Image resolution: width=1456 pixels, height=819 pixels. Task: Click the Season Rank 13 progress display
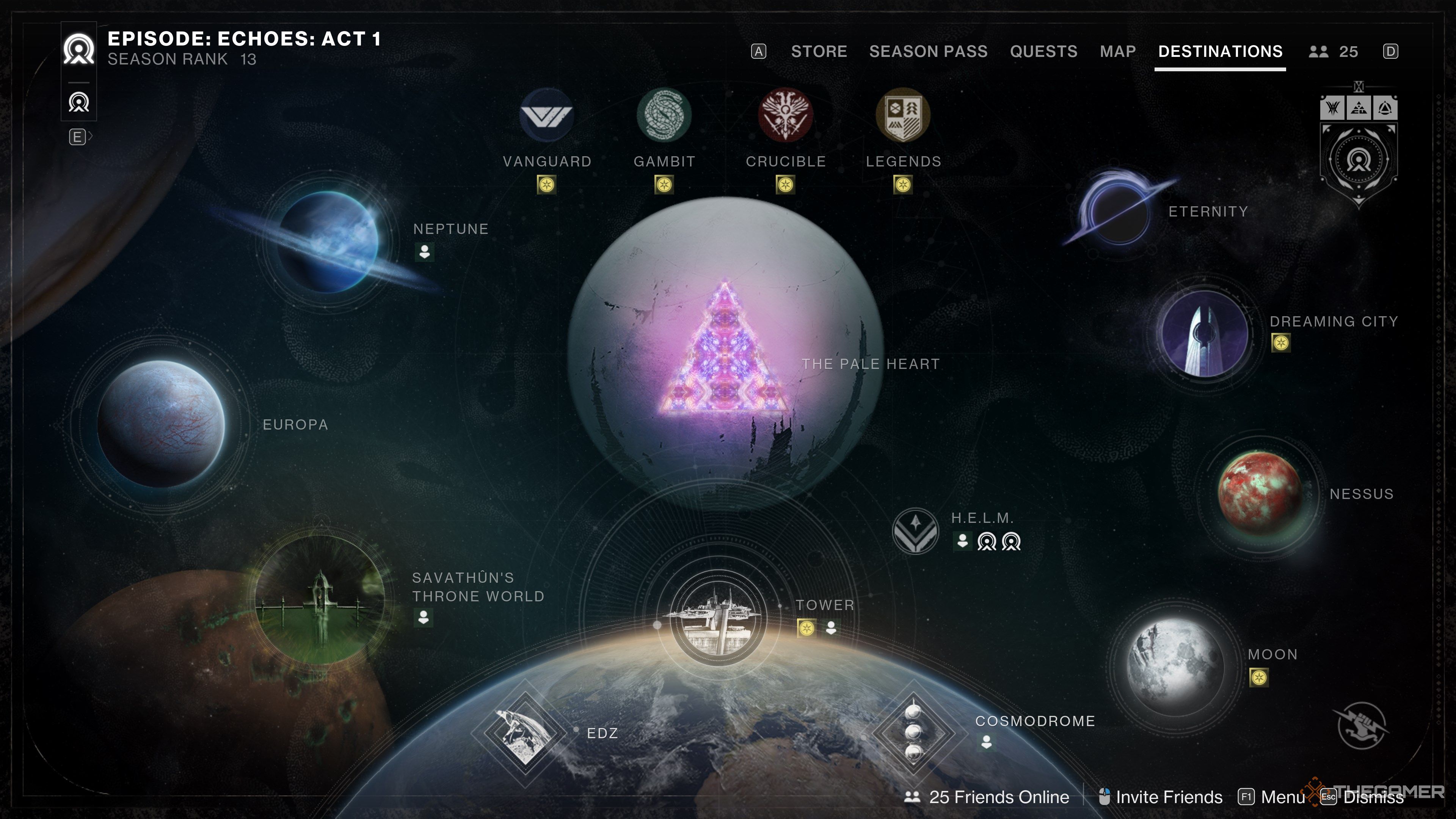click(181, 59)
